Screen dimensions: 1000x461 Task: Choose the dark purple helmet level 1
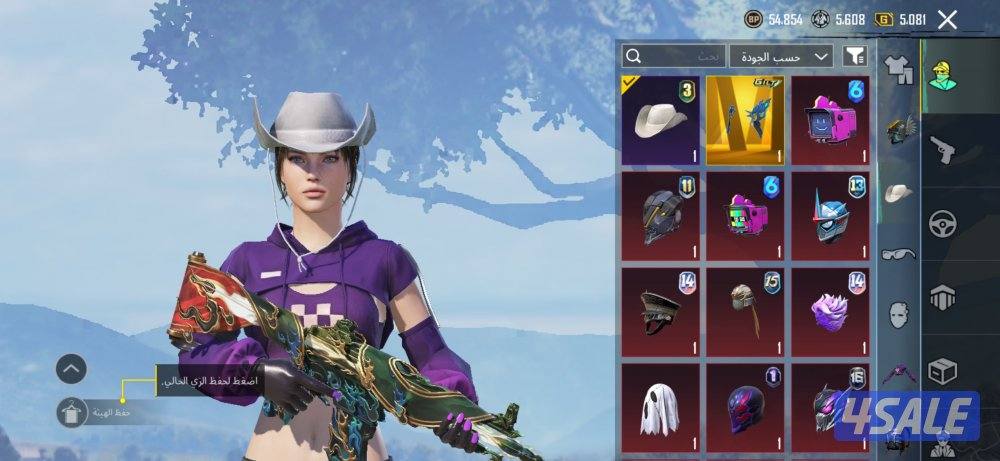747,408
